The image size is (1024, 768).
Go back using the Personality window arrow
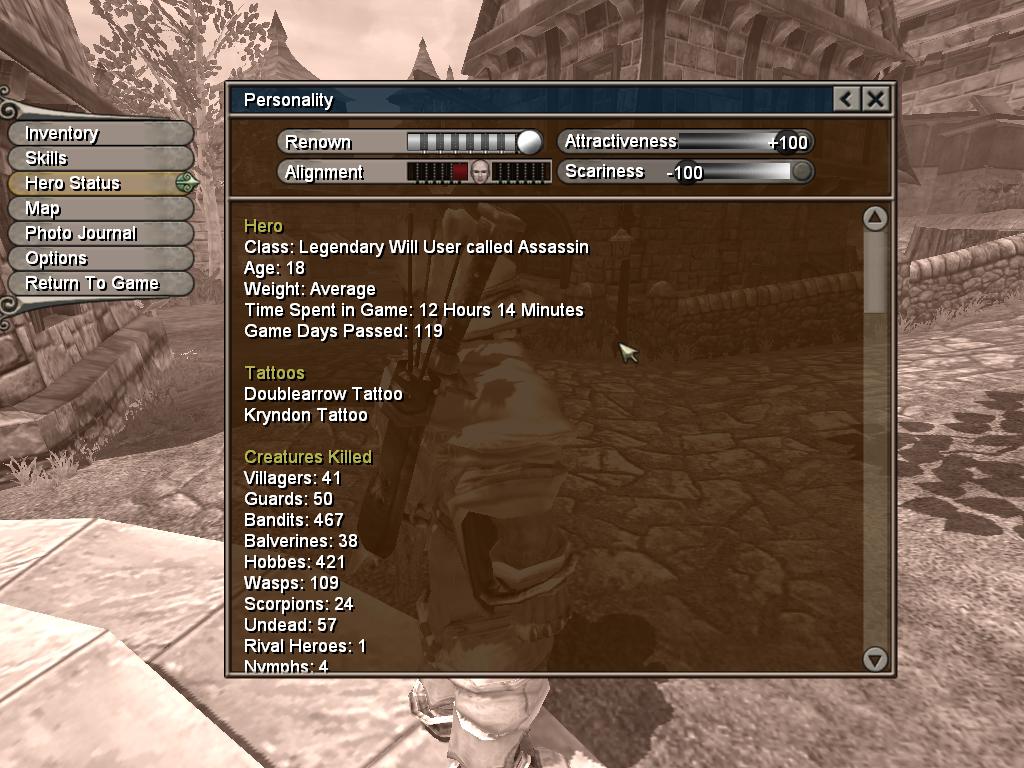point(846,99)
